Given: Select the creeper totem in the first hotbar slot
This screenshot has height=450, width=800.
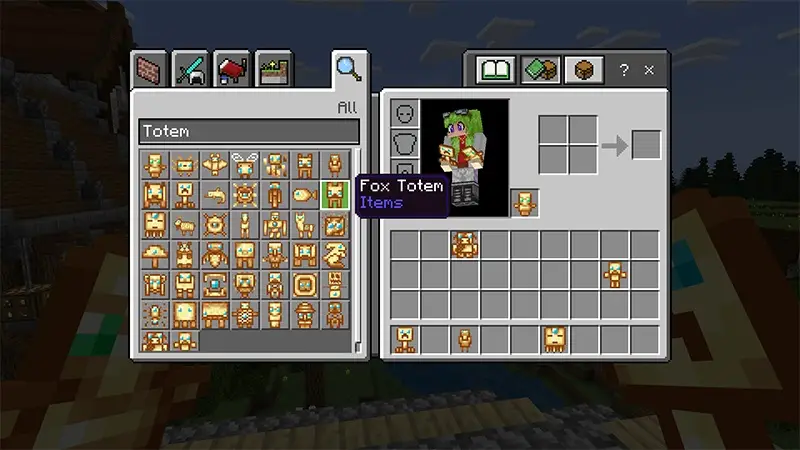Looking at the screenshot, I should [x=405, y=339].
